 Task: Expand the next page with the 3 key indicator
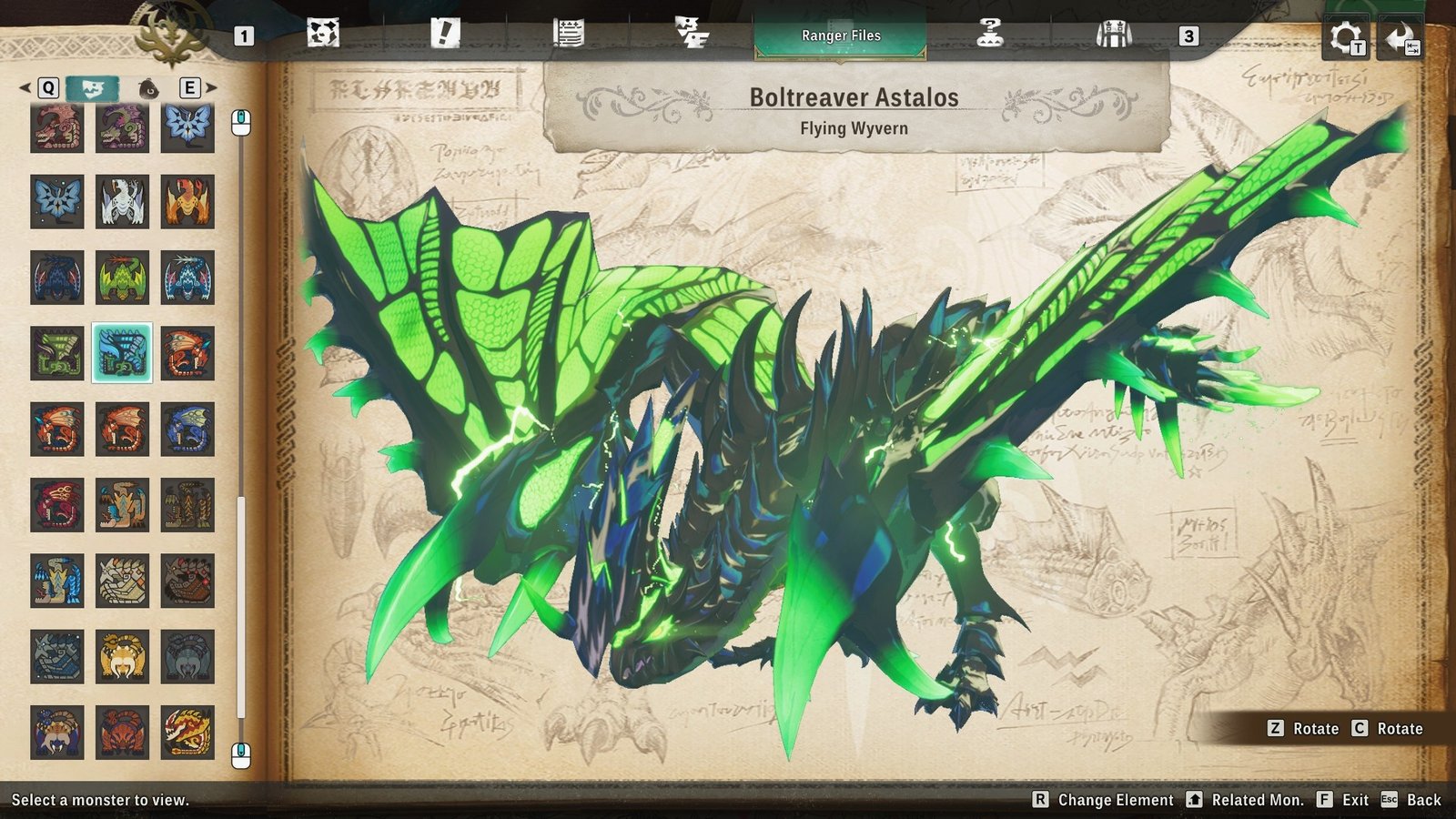pyautogui.click(x=1188, y=35)
